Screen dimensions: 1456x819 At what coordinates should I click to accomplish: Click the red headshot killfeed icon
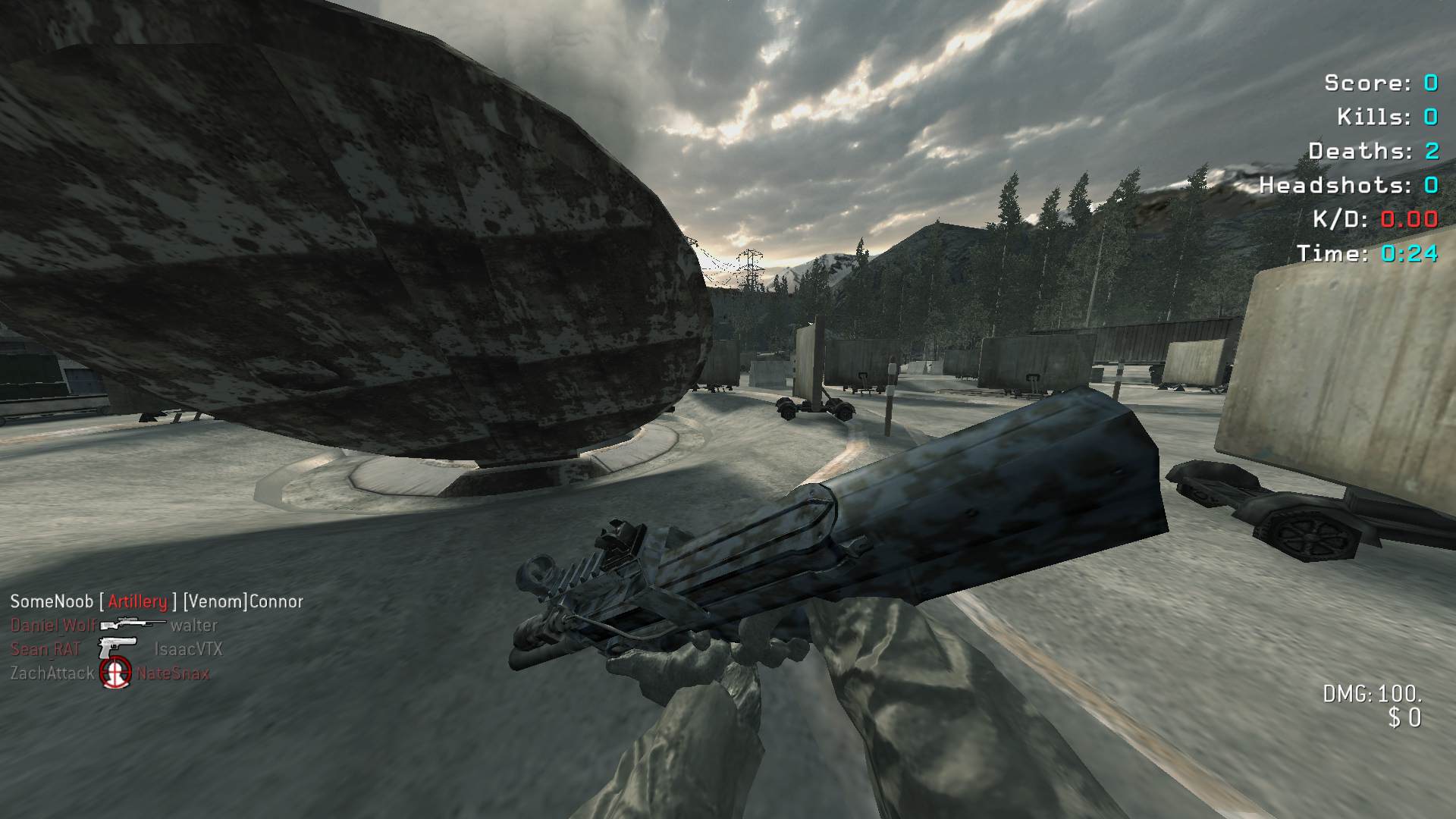point(116,673)
